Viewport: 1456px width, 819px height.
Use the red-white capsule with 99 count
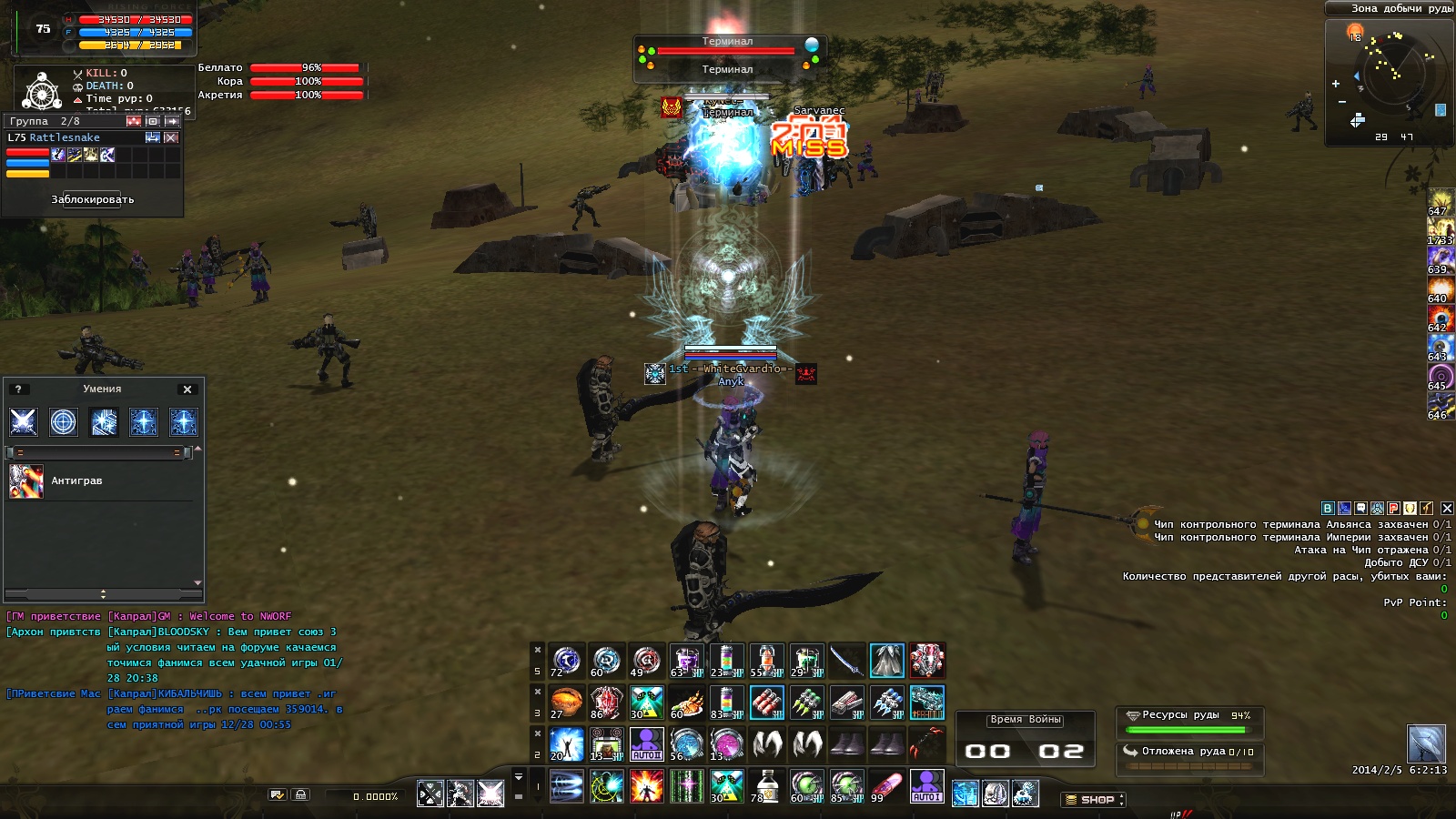coord(886,786)
